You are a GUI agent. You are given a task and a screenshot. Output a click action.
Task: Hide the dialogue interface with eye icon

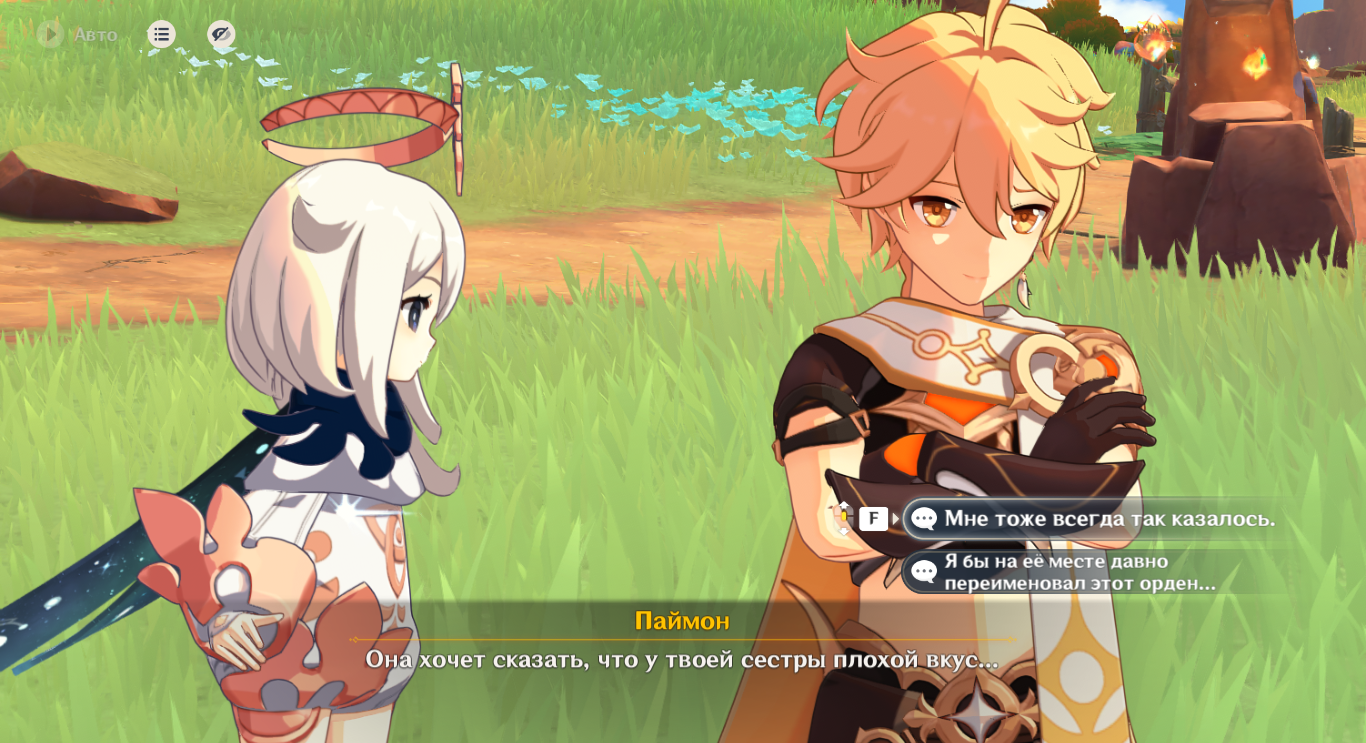click(221, 35)
